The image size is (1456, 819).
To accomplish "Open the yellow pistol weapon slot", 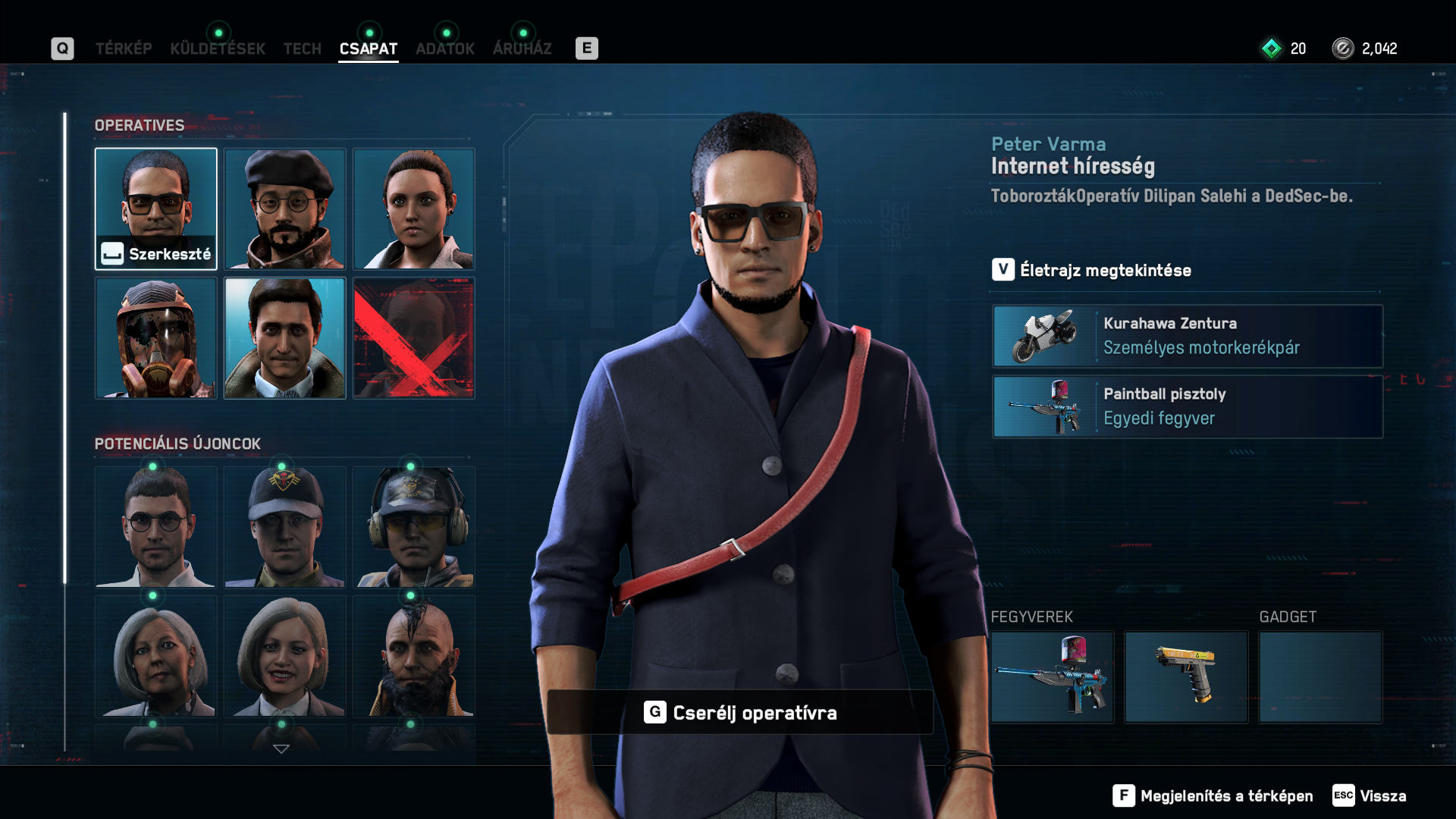I will click(1186, 676).
